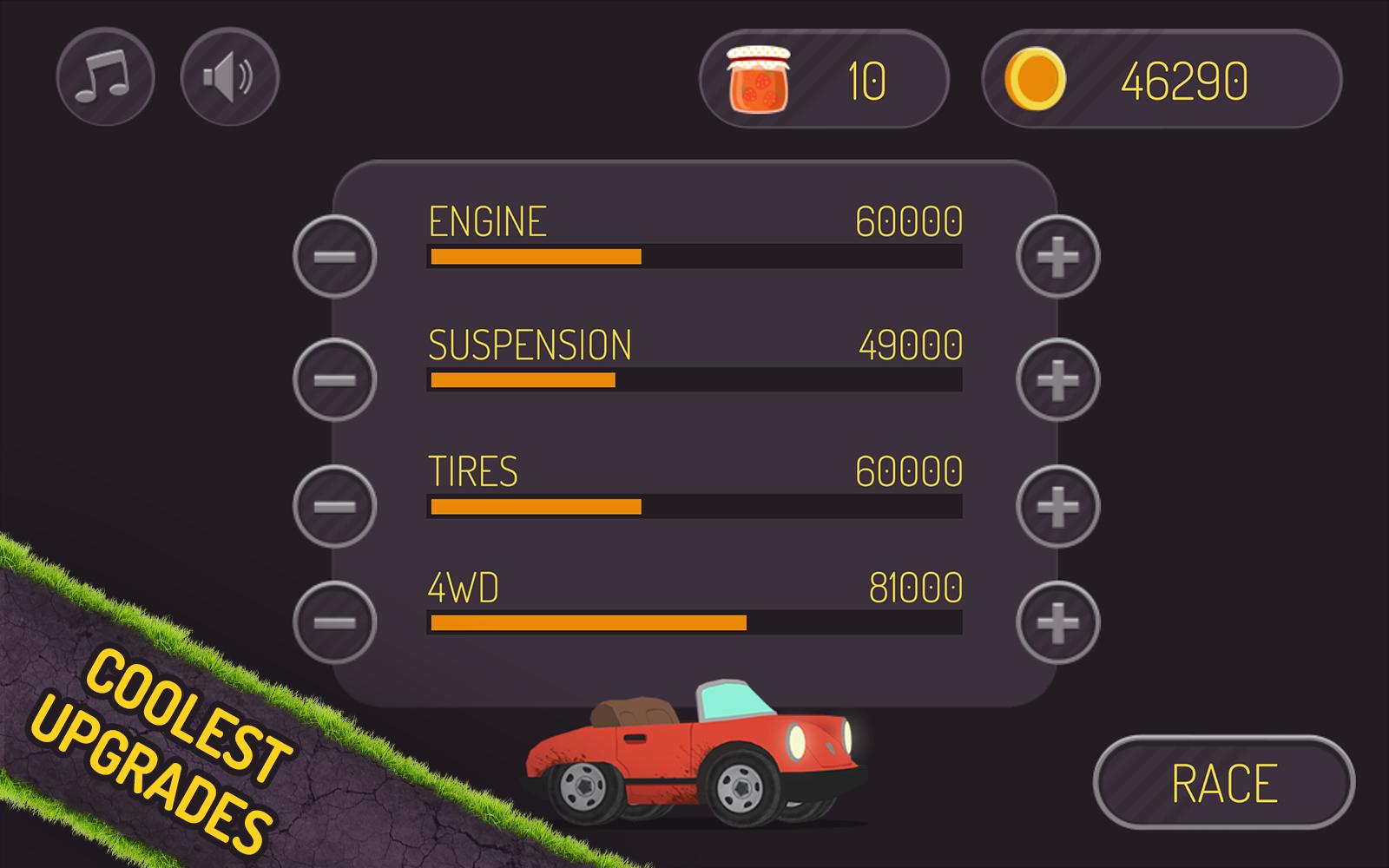Click the jam jar currency icon
This screenshot has height=868, width=1389.
759,80
